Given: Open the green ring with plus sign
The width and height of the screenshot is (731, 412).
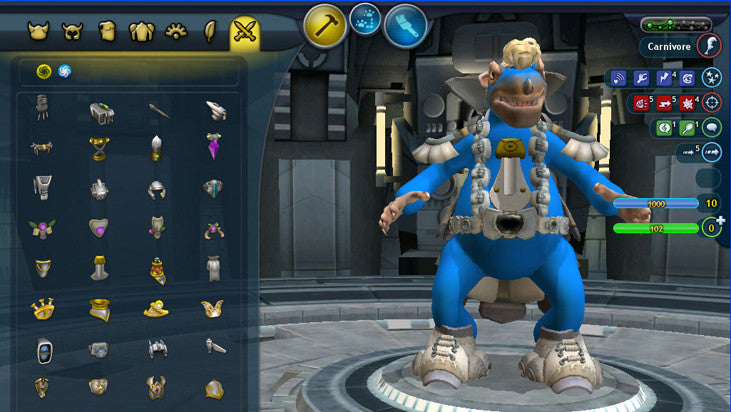Looking at the screenshot, I should point(711,228).
